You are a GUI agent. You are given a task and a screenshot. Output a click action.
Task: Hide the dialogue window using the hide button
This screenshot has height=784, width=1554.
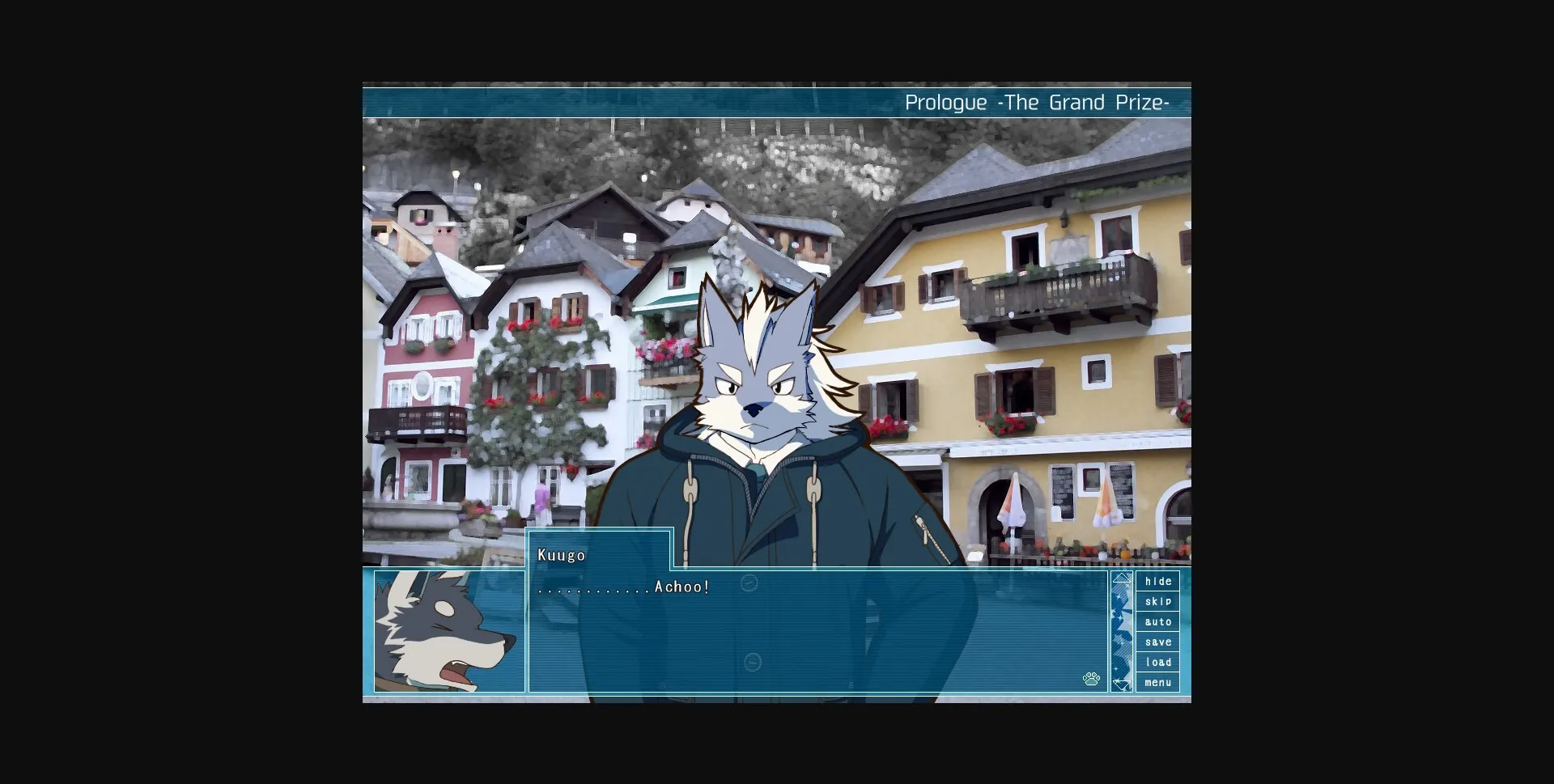tap(1158, 581)
